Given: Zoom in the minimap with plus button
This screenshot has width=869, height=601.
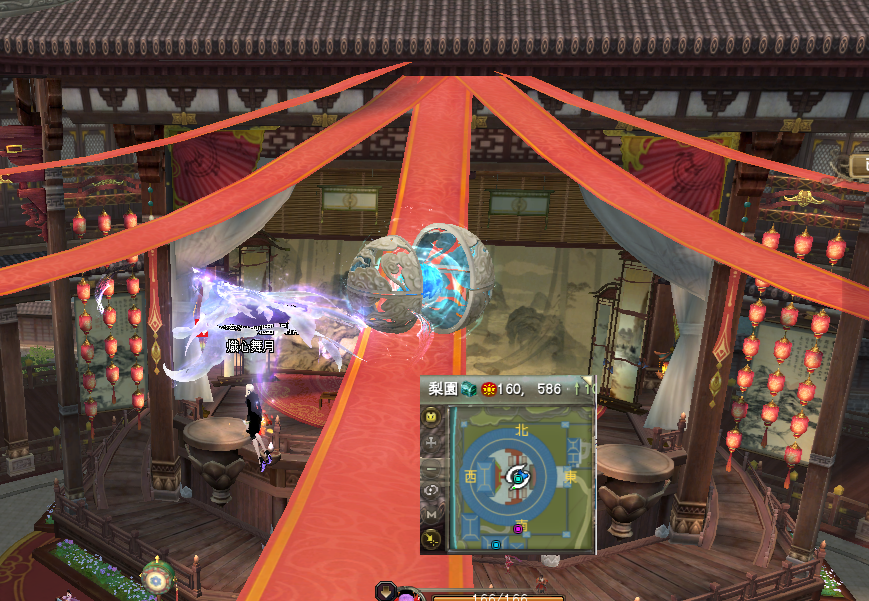Looking at the screenshot, I should point(432,441).
